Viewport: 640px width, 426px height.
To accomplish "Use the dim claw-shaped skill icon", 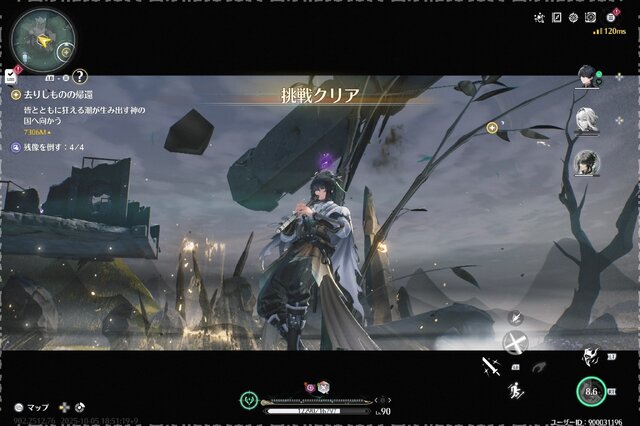I will coord(539,367).
